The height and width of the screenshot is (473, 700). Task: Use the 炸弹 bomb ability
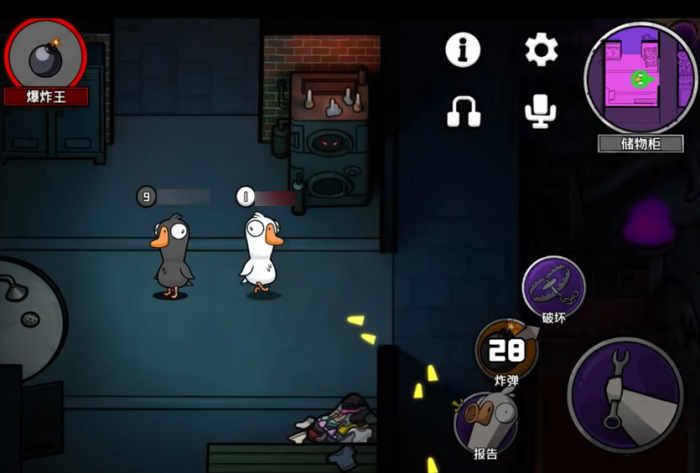point(506,349)
